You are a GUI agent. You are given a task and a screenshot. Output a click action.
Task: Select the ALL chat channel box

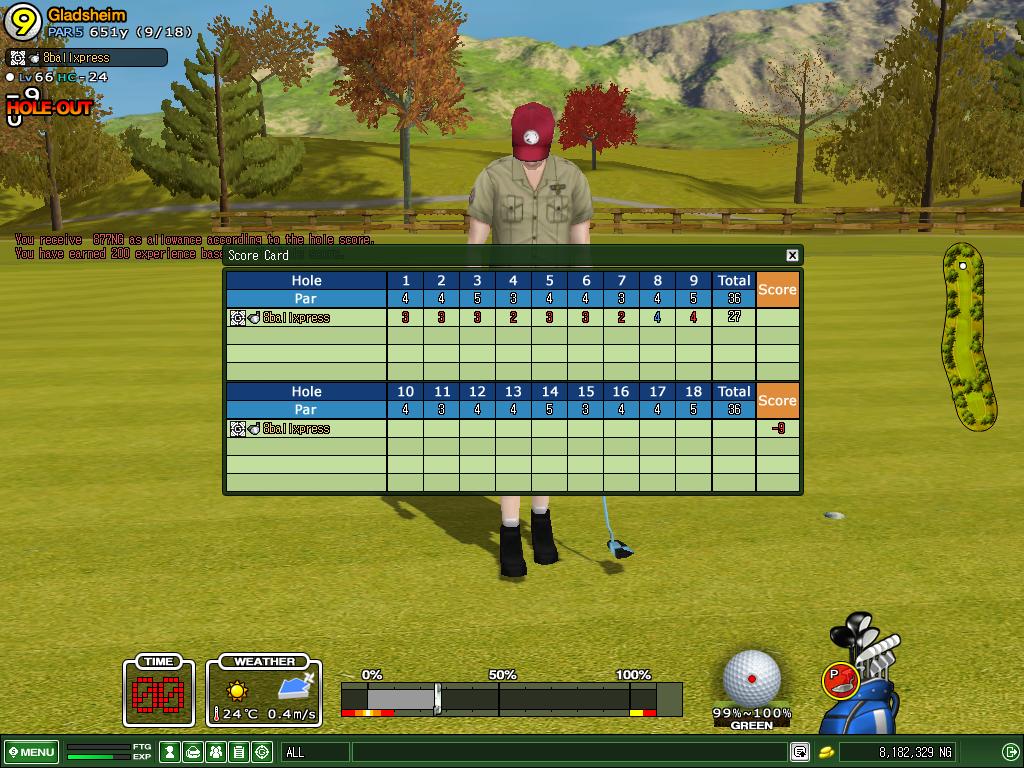(315, 752)
